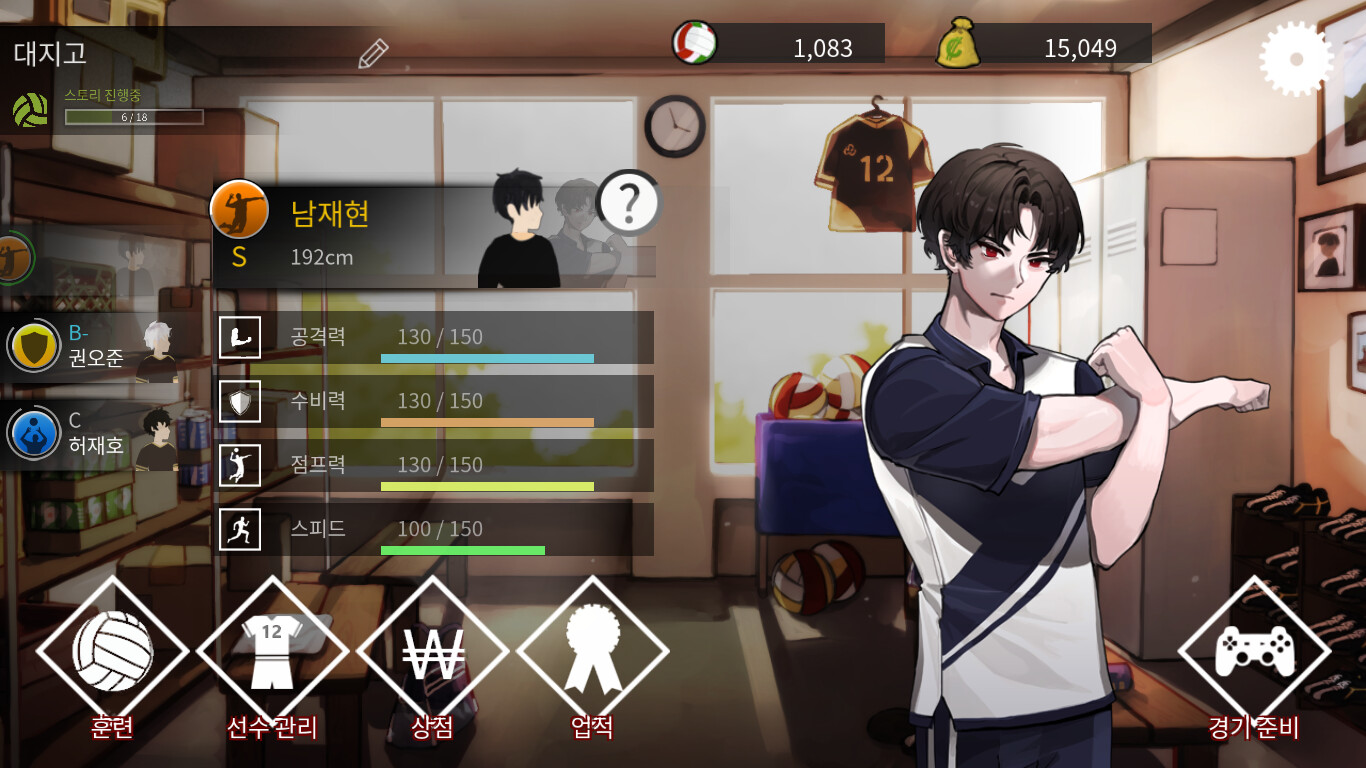Click the money bag currency icon

tap(957, 41)
